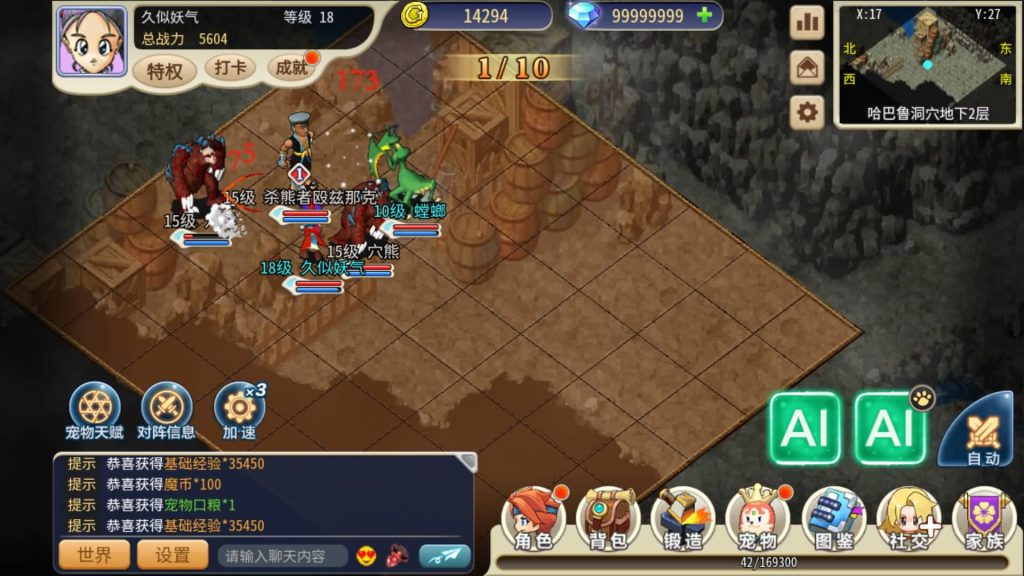Switch chat to 世界 channel
Screen dimensions: 1024x576
94,555
